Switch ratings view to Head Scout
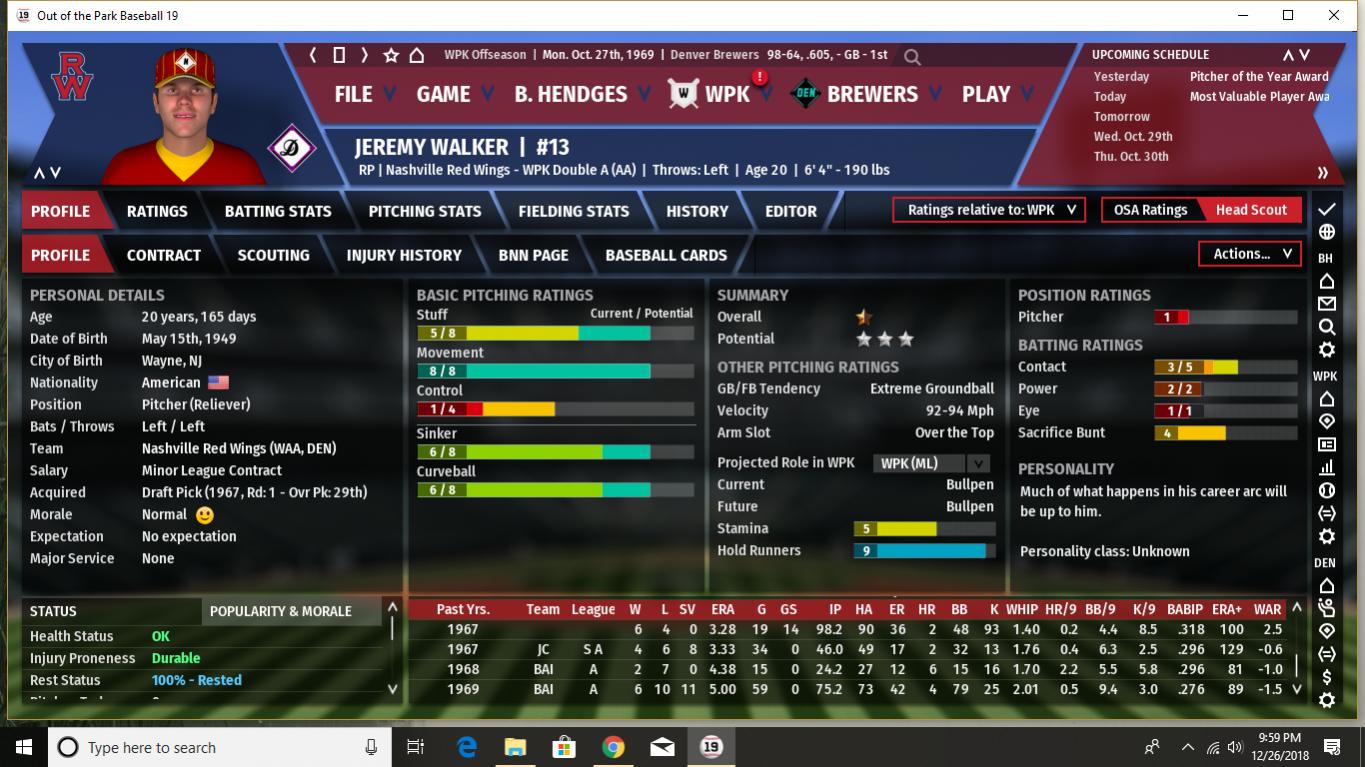Screen dimensions: 1365x767 (1251, 210)
